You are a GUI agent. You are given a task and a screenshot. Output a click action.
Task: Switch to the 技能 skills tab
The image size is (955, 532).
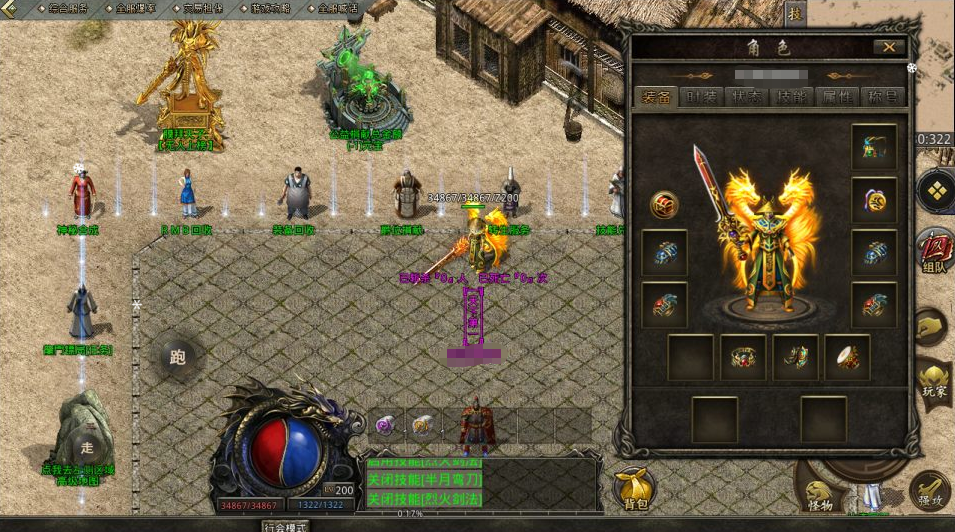pos(791,97)
